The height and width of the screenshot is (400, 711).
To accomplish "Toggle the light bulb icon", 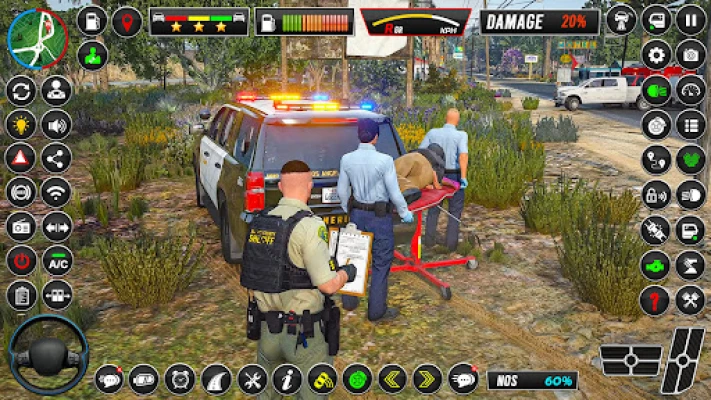I will [x=21, y=125].
